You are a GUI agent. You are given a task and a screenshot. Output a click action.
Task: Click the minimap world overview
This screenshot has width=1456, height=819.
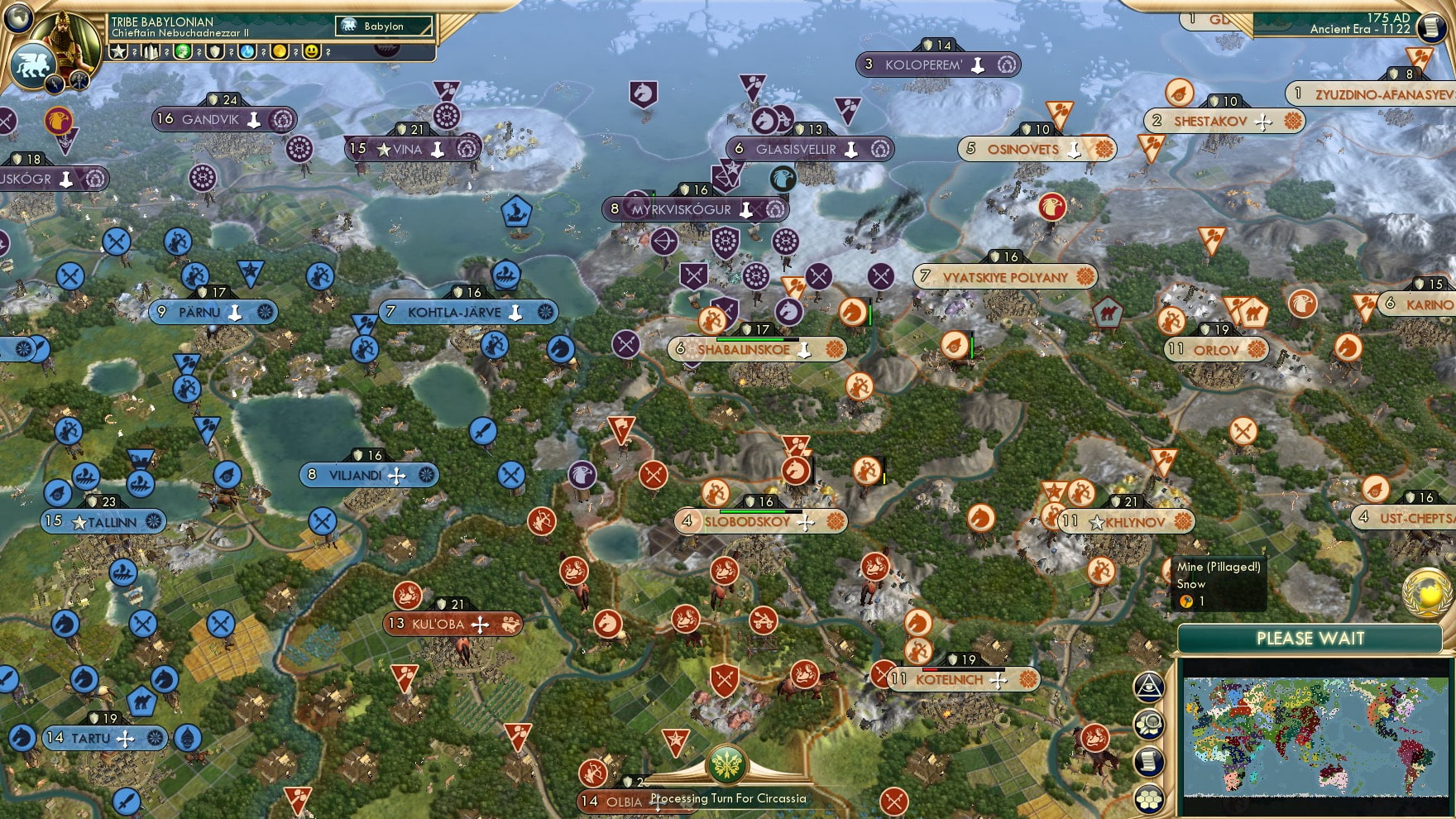click(1315, 738)
